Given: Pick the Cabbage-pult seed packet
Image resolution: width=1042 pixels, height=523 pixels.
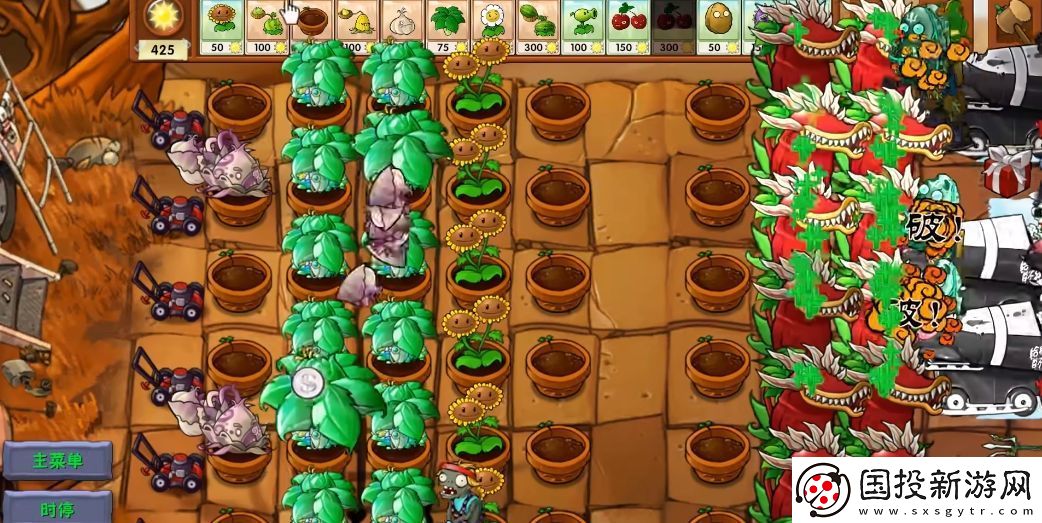Looking at the screenshot, I should click(268, 27).
